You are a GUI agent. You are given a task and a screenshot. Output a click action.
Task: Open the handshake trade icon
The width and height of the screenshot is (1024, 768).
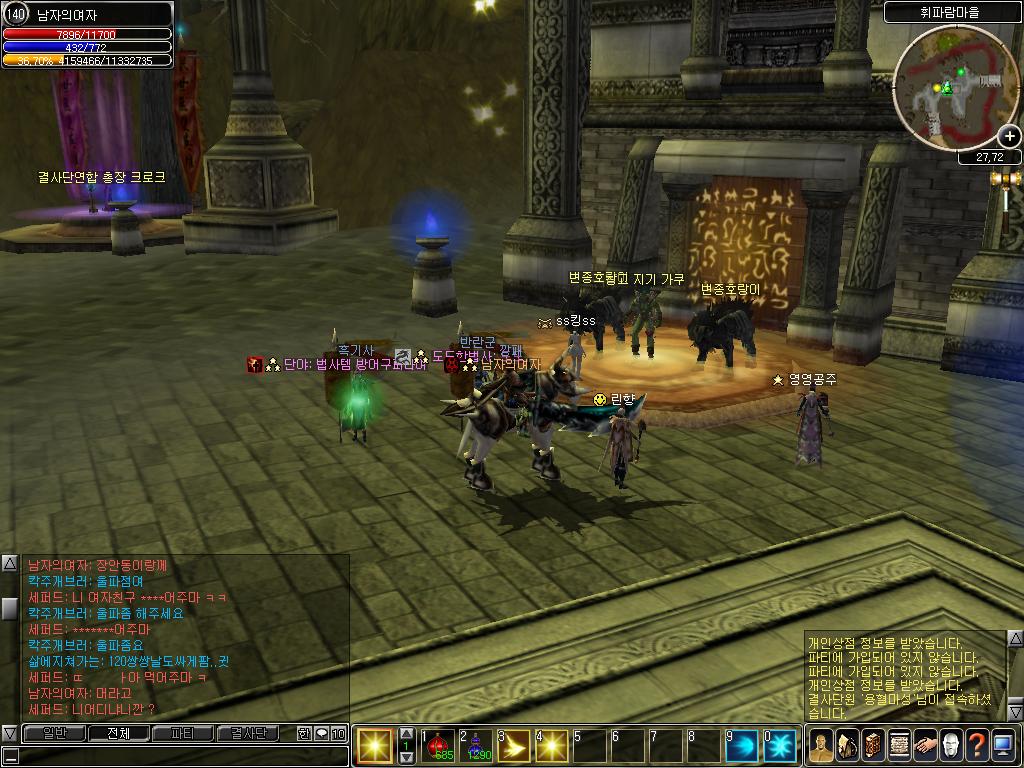(x=925, y=745)
